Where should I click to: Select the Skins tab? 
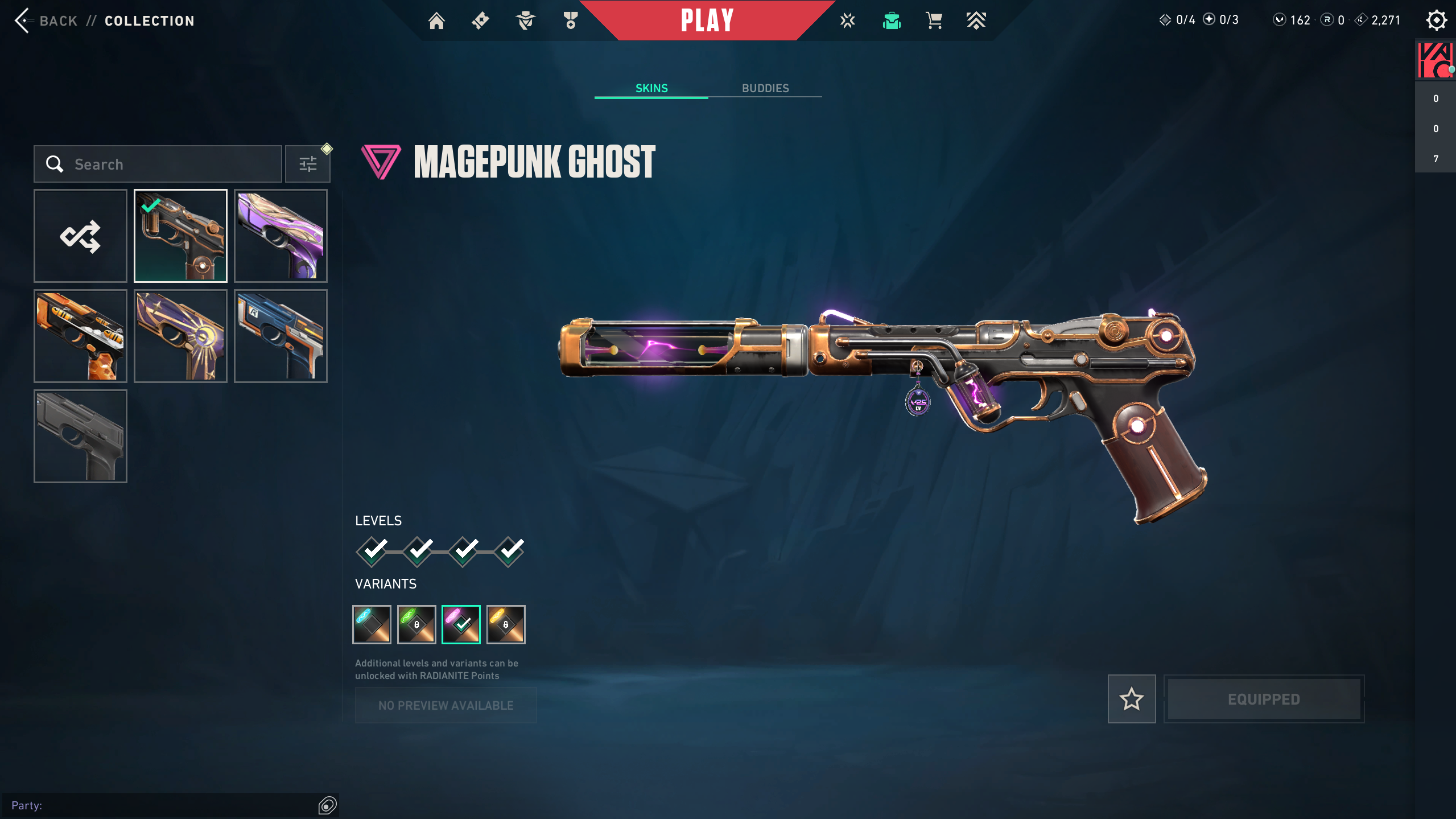[x=651, y=88]
